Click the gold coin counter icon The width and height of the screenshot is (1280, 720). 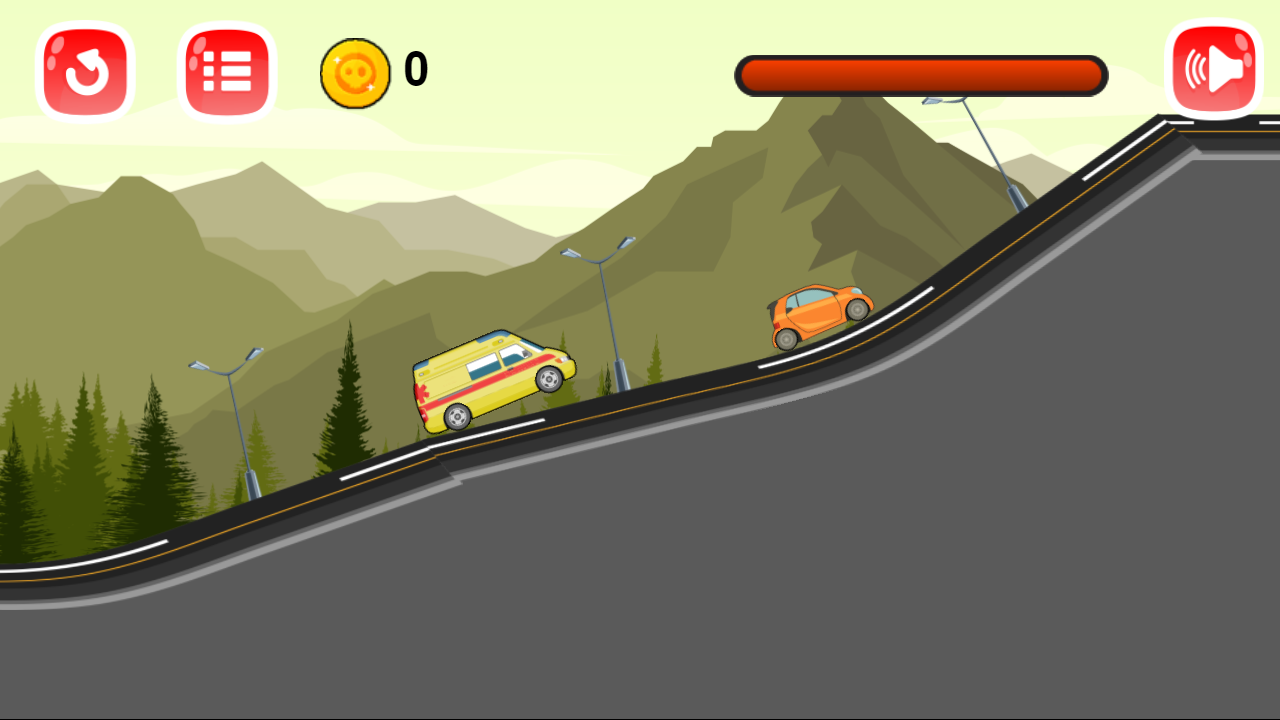(356, 68)
